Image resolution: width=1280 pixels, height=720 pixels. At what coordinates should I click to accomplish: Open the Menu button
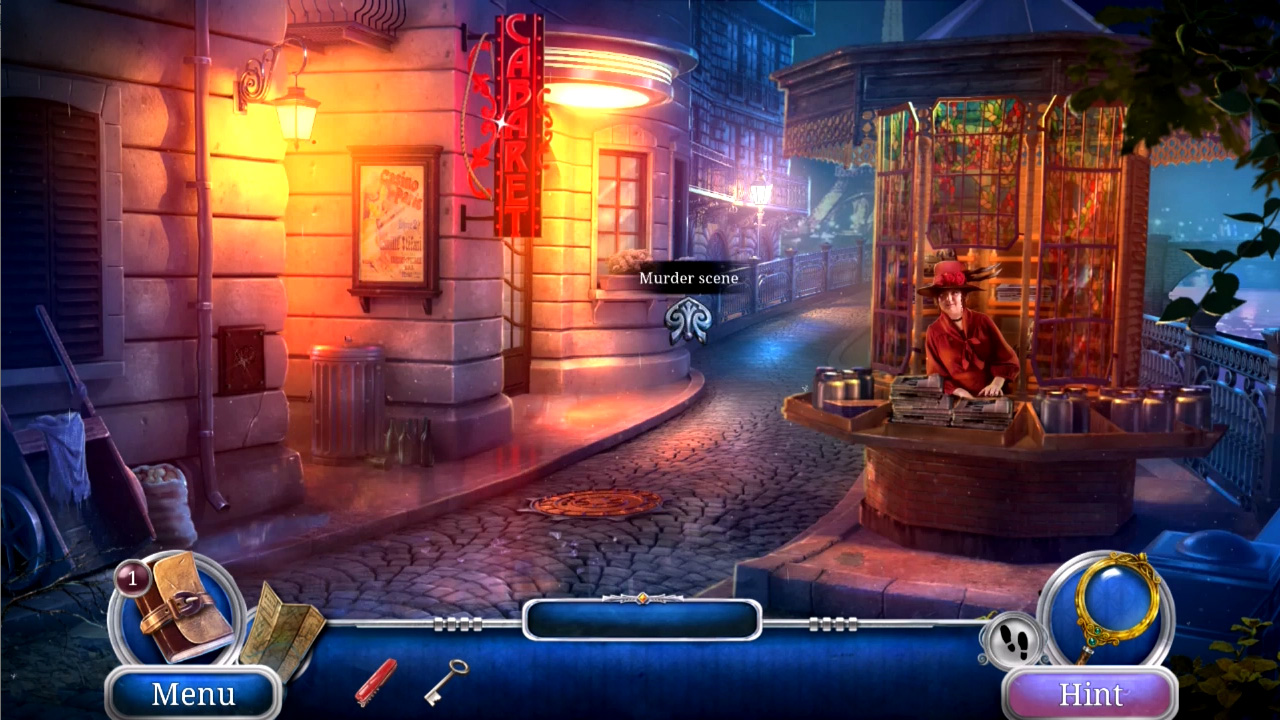coord(192,694)
